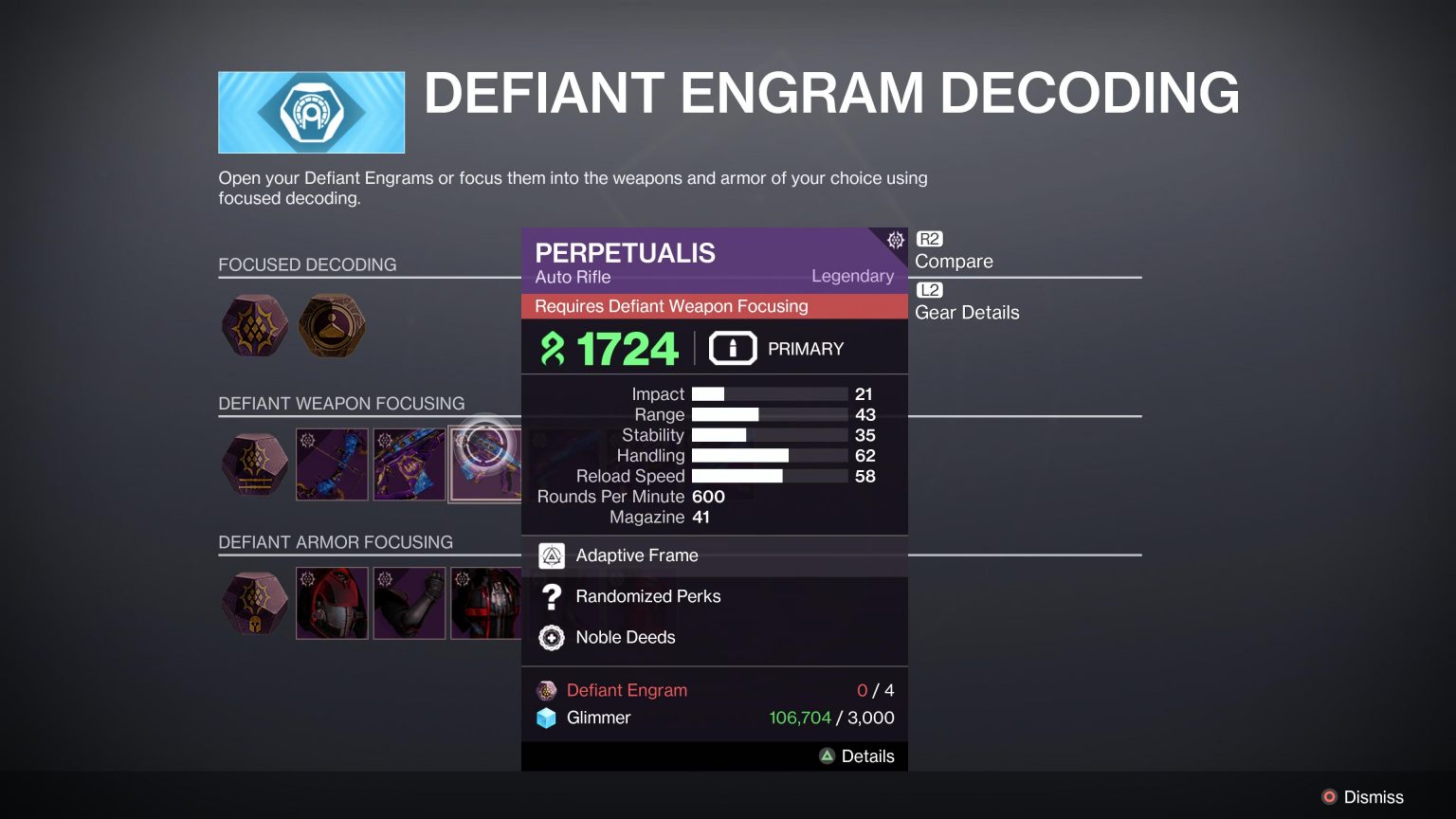
Task: Choose the gauntlets in Defiant Armor Focusing
Action: coord(409,603)
